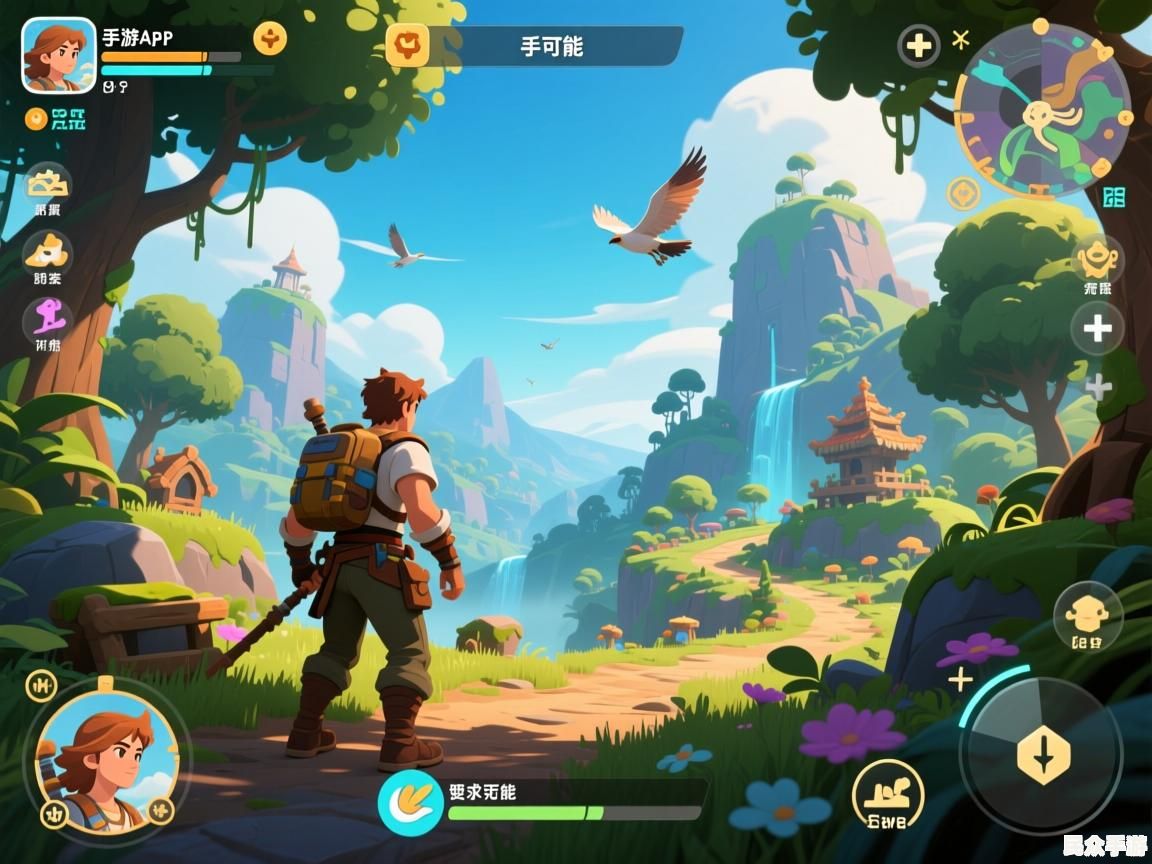This screenshot has width=1152, height=864.
Task: Tap the orange round button beside player name
Action: point(269,38)
